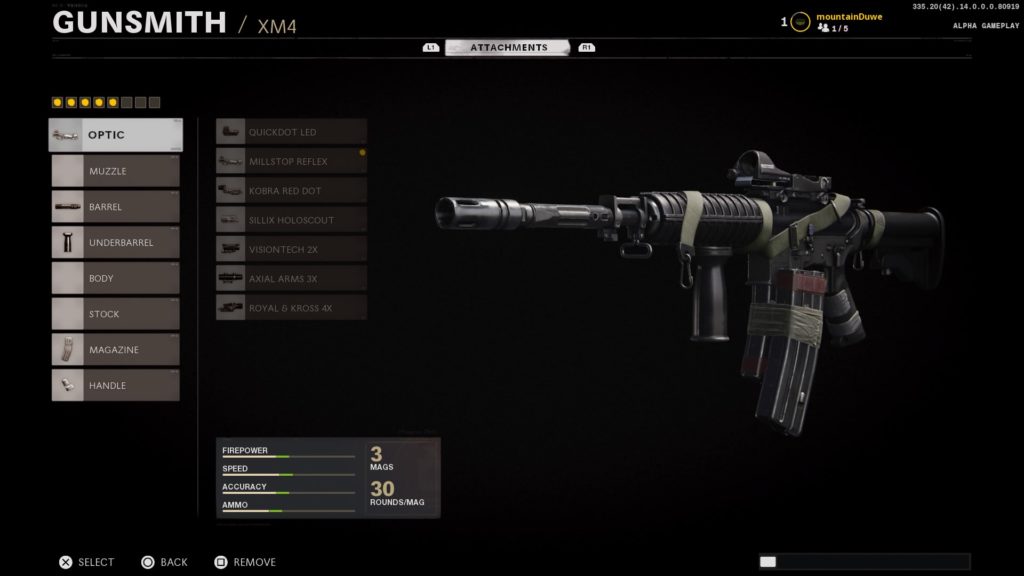Viewport: 1024px width, 576px height.
Task: Choose the Millstop Reflex optic
Action: [x=291, y=161]
